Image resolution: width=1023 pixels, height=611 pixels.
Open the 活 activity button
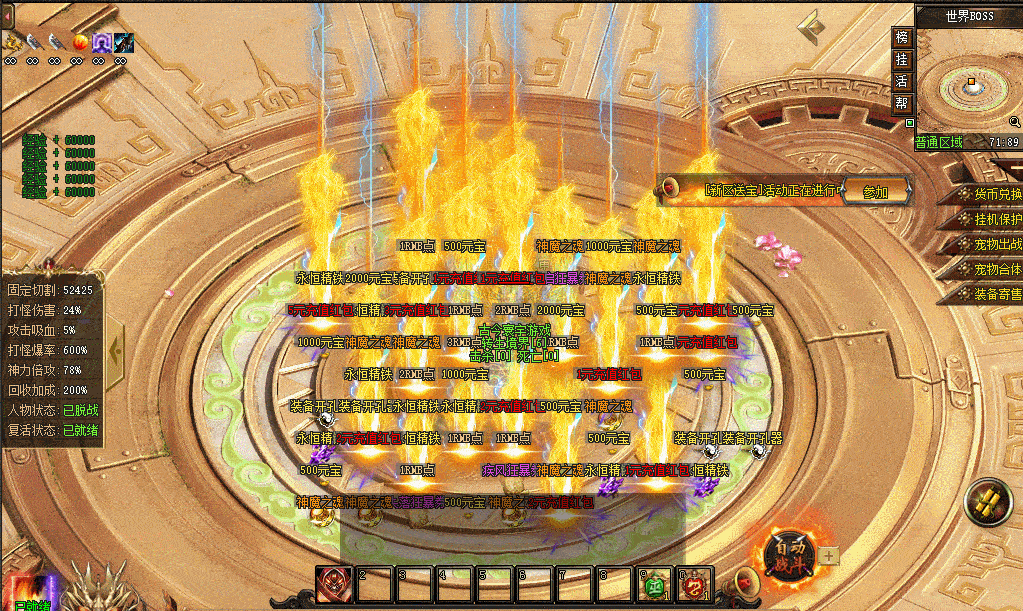coord(902,81)
